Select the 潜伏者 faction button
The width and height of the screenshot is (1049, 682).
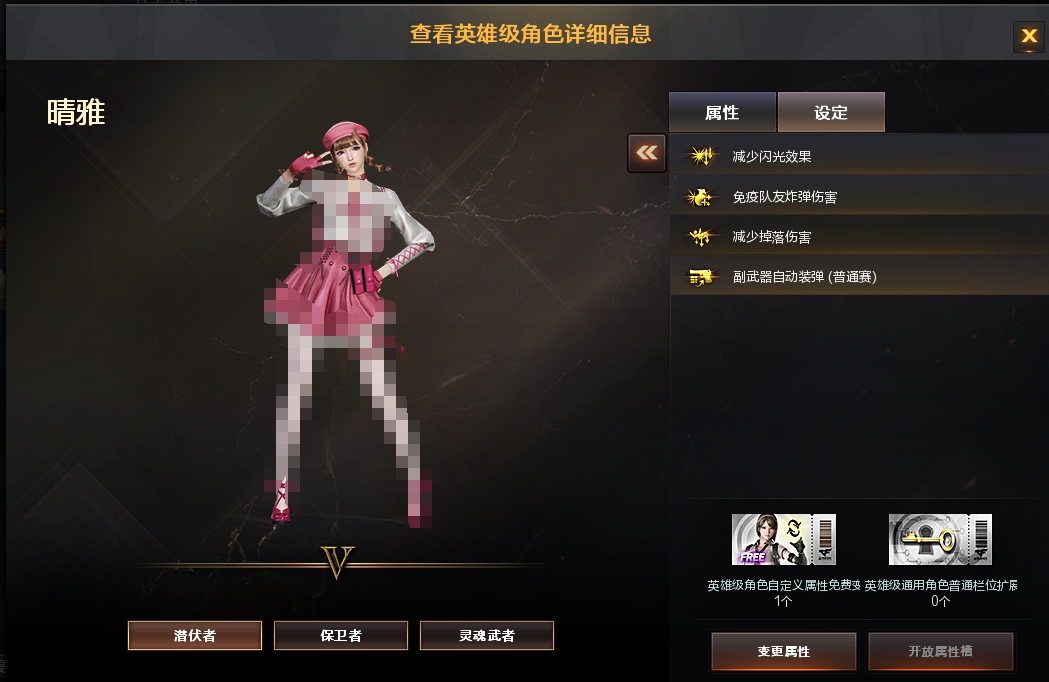tap(195, 635)
